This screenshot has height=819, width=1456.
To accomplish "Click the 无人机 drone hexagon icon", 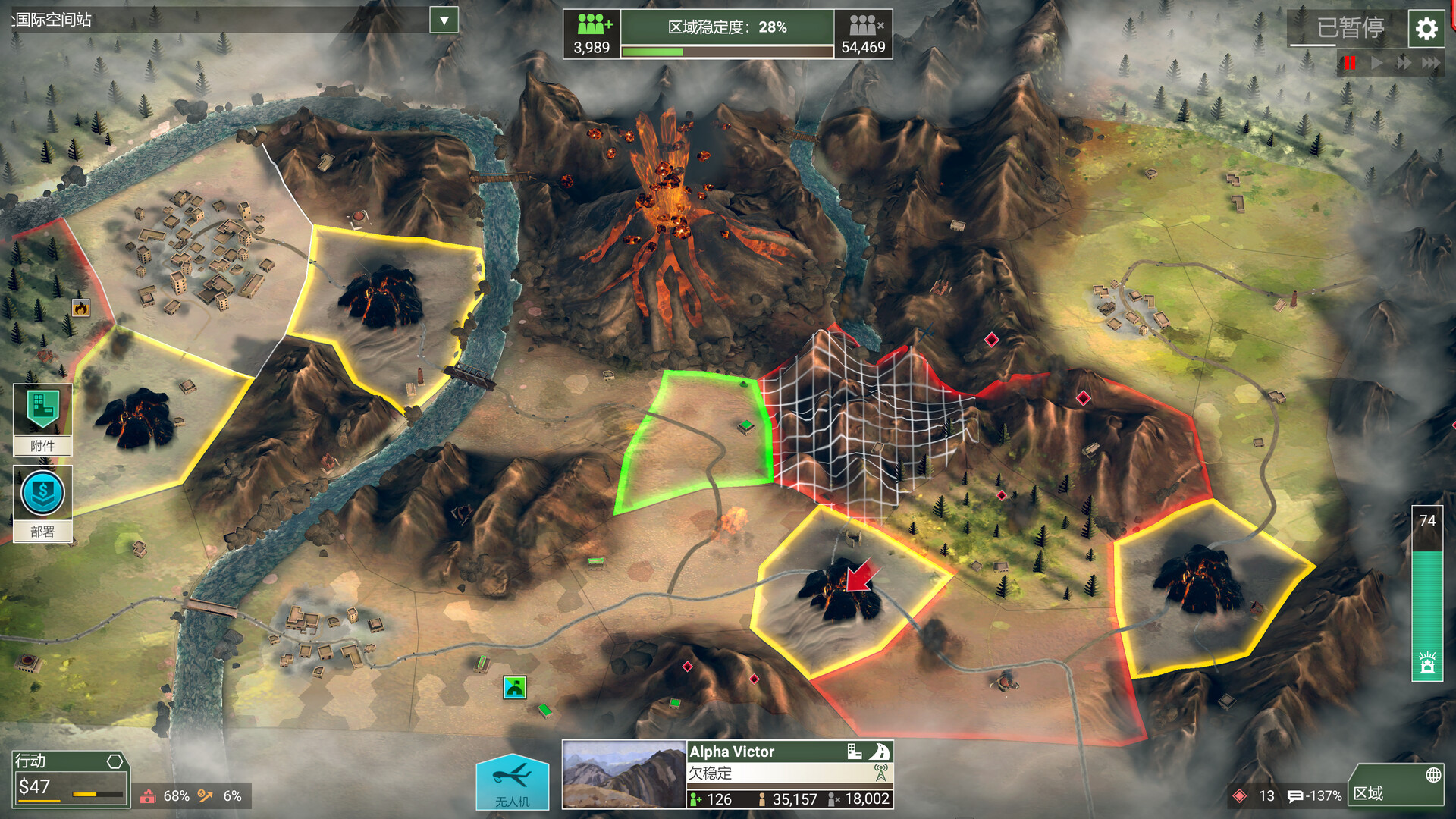I will point(512,781).
